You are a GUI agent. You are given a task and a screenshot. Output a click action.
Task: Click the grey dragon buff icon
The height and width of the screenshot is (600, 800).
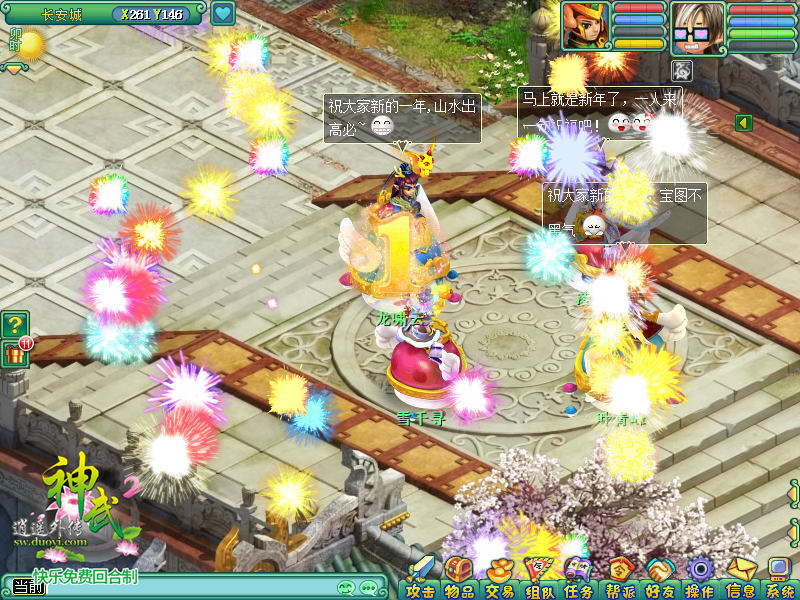click(x=683, y=69)
